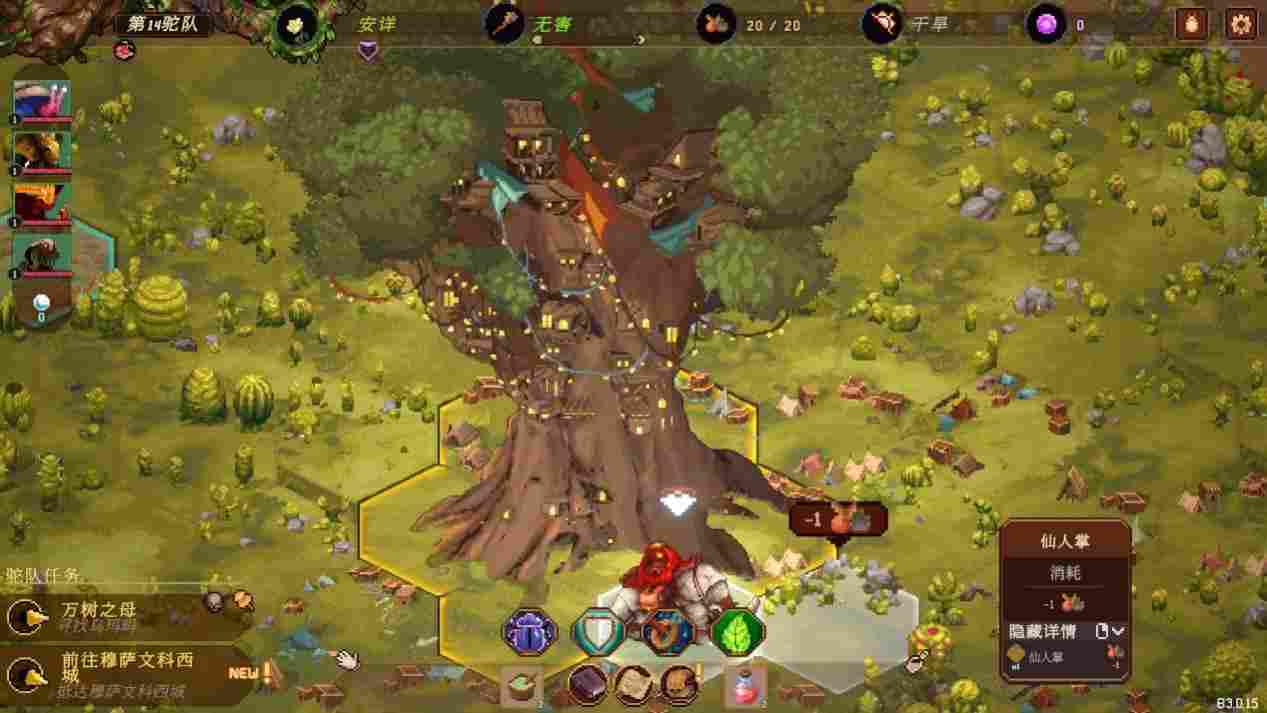This screenshot has height=713, width=1267.
Task: Click the 第14驼队 caravan label
Action: pyautogui.click(x=163, y=23)
